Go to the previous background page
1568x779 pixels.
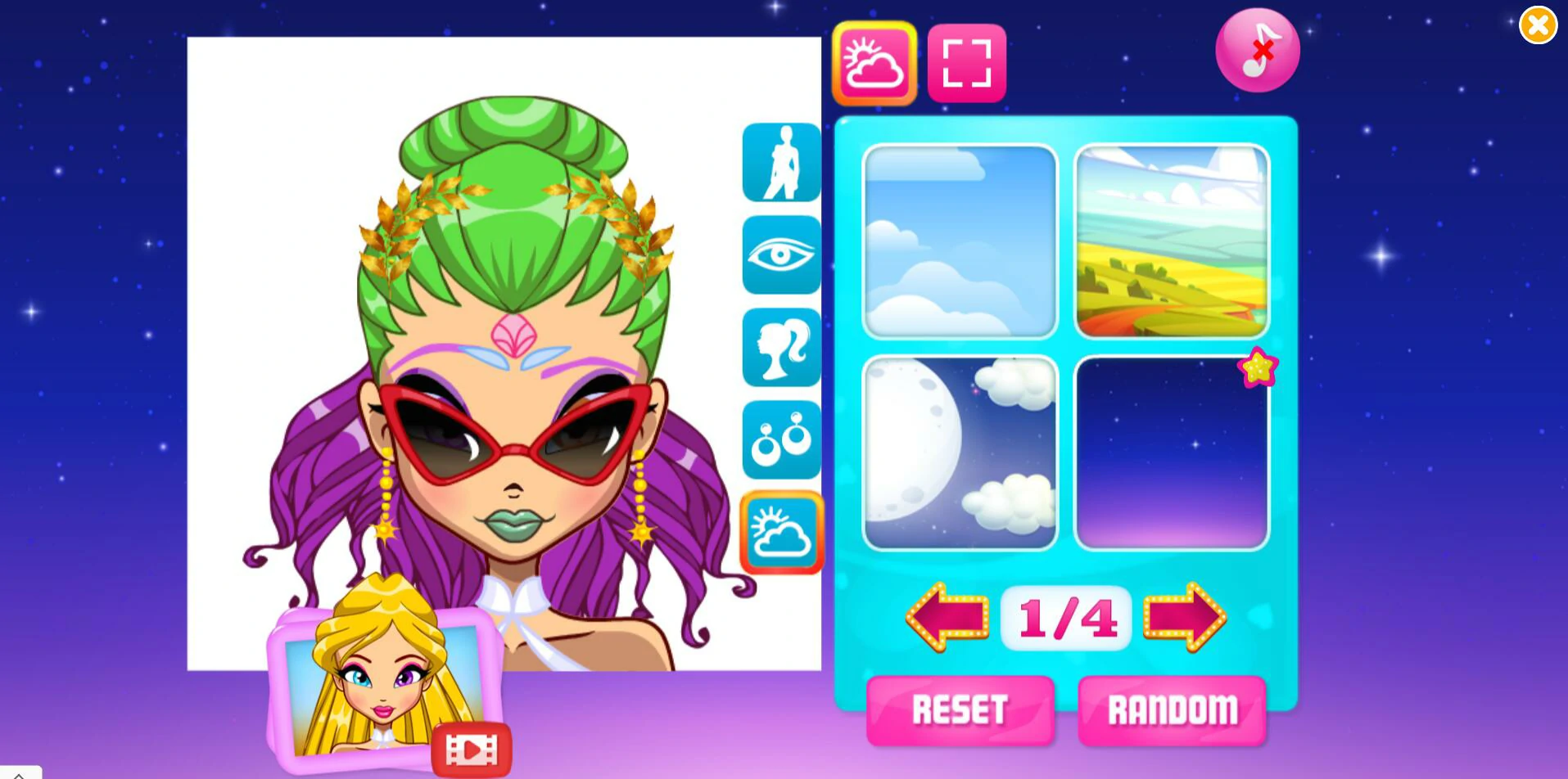[946, 619]
